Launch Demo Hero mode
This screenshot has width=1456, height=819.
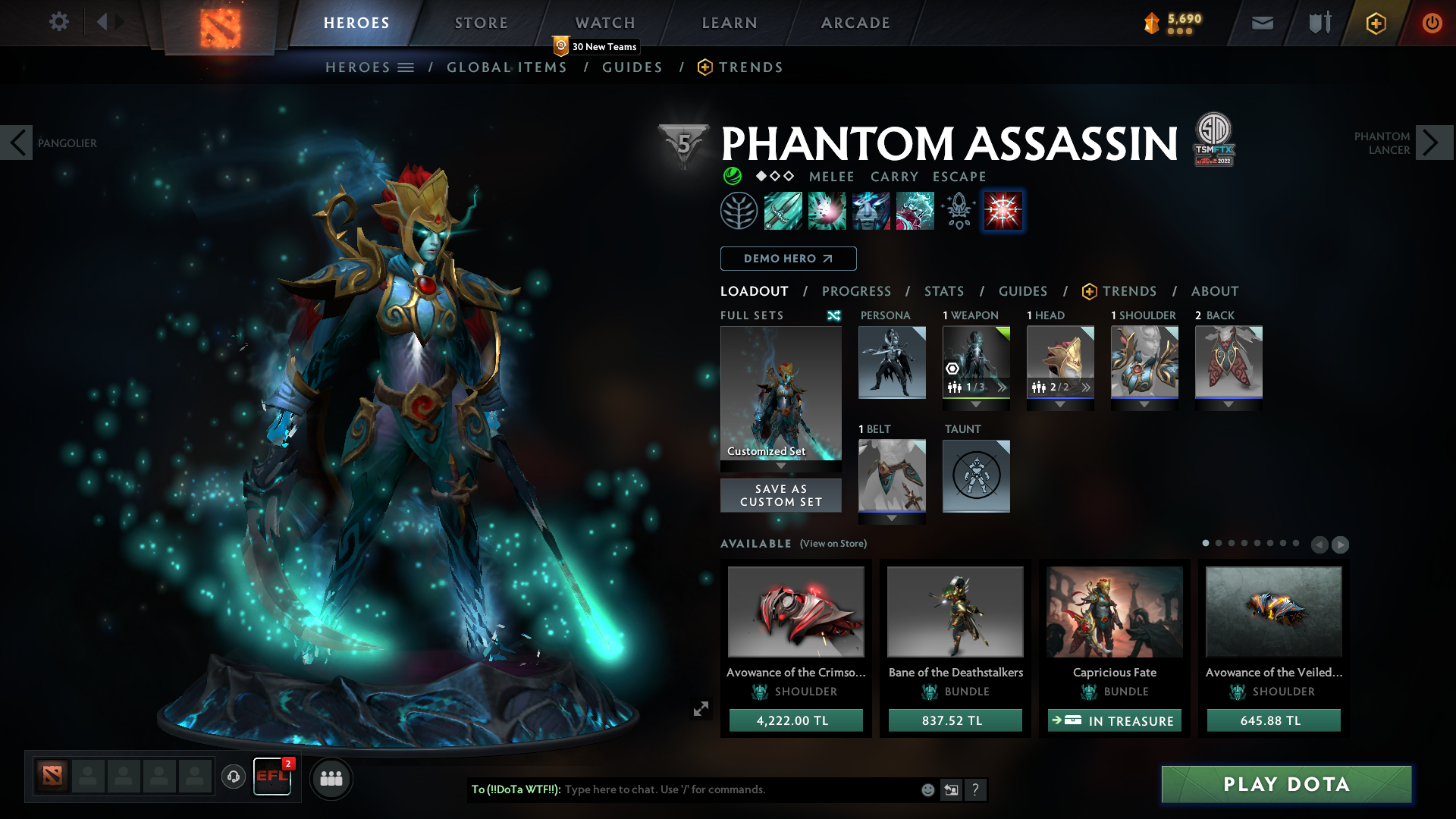(788, 259)
